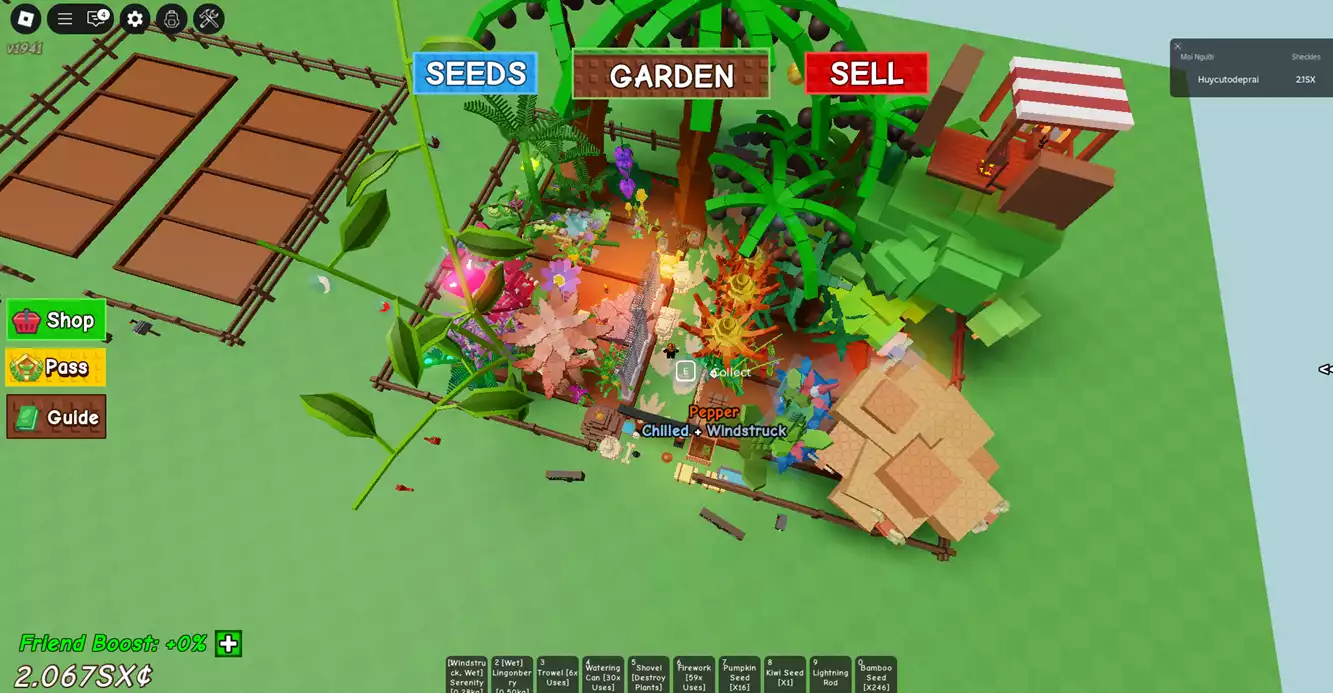Click the hammer and wrench tools icon
Viewport: 1333px width, 693px height.
[x=209, y=18]
